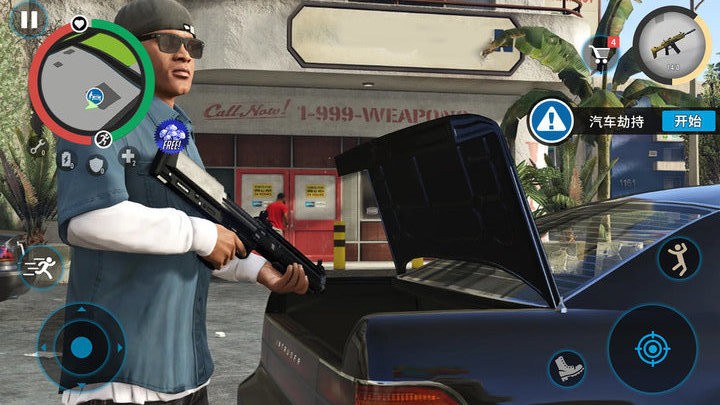Use the medkit plus item

[128, 157]
